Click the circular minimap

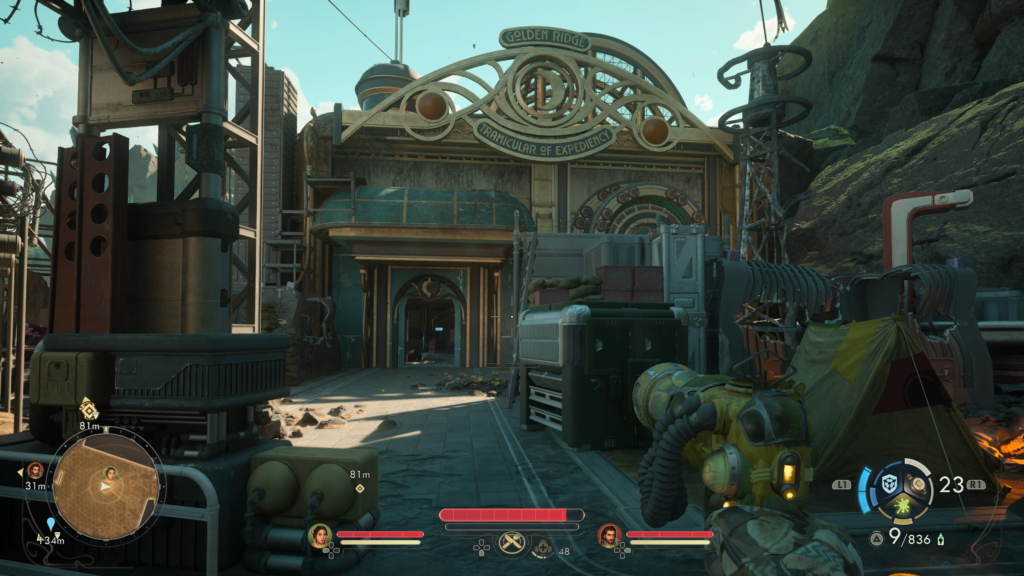105,486
